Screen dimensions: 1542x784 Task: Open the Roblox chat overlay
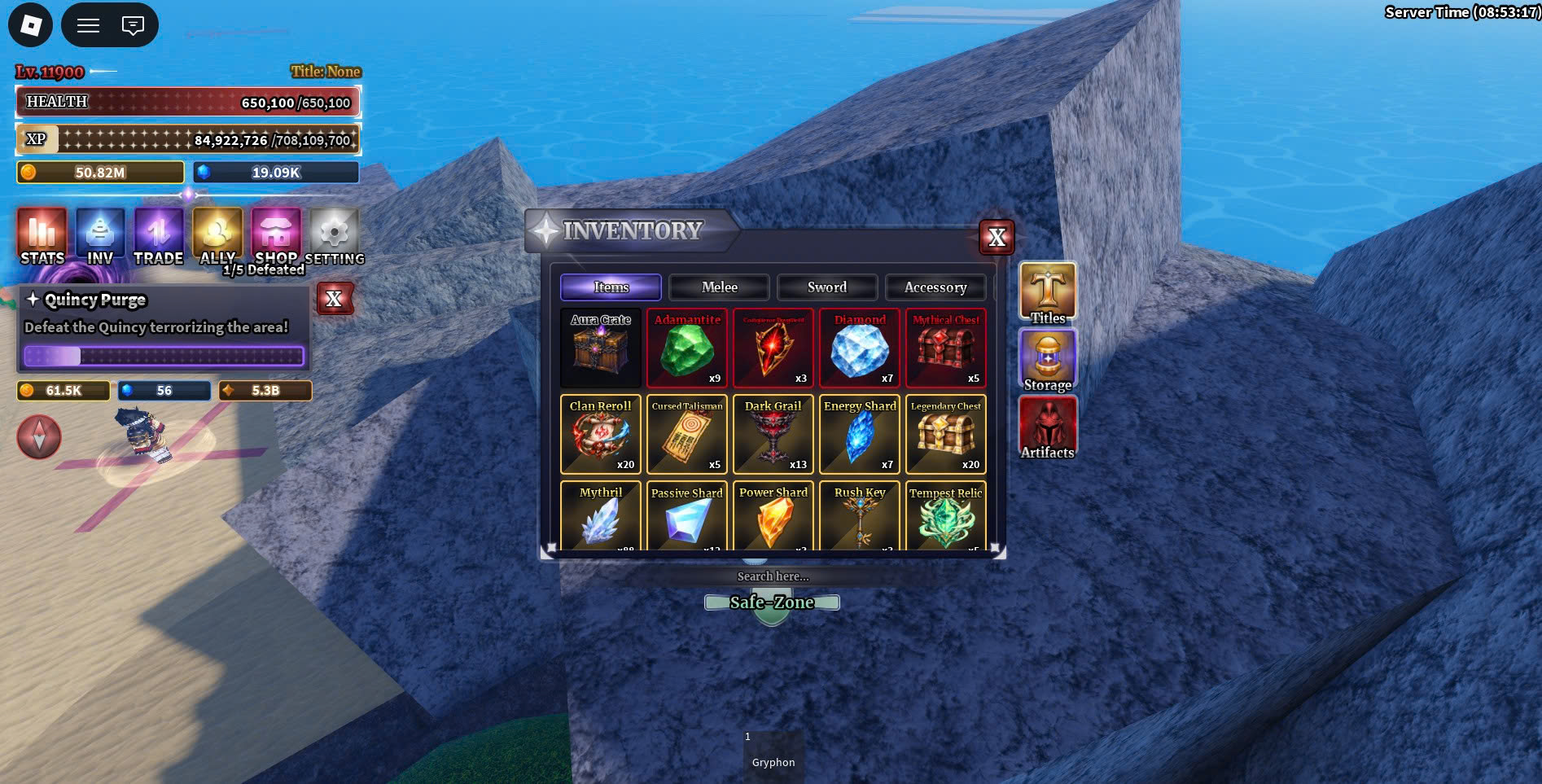click(x=133, y=25)
